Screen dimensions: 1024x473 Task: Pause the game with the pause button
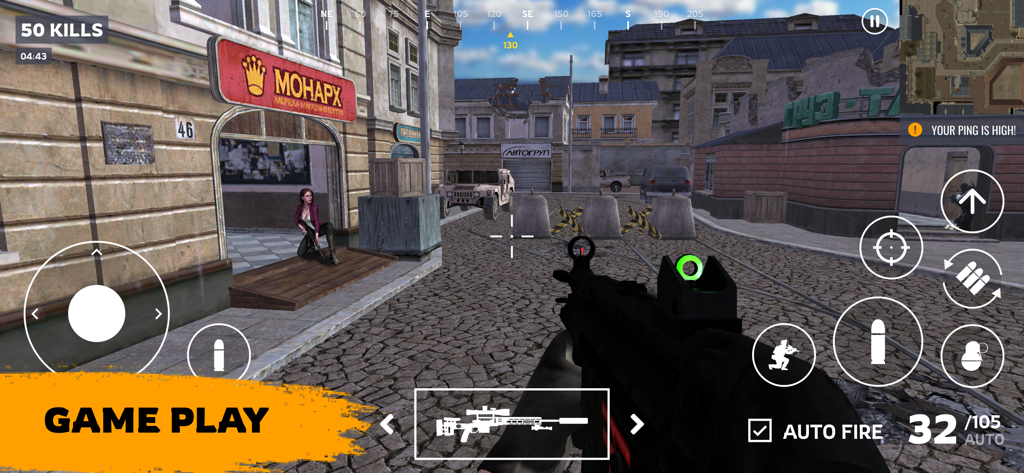[x=874, y=21]
